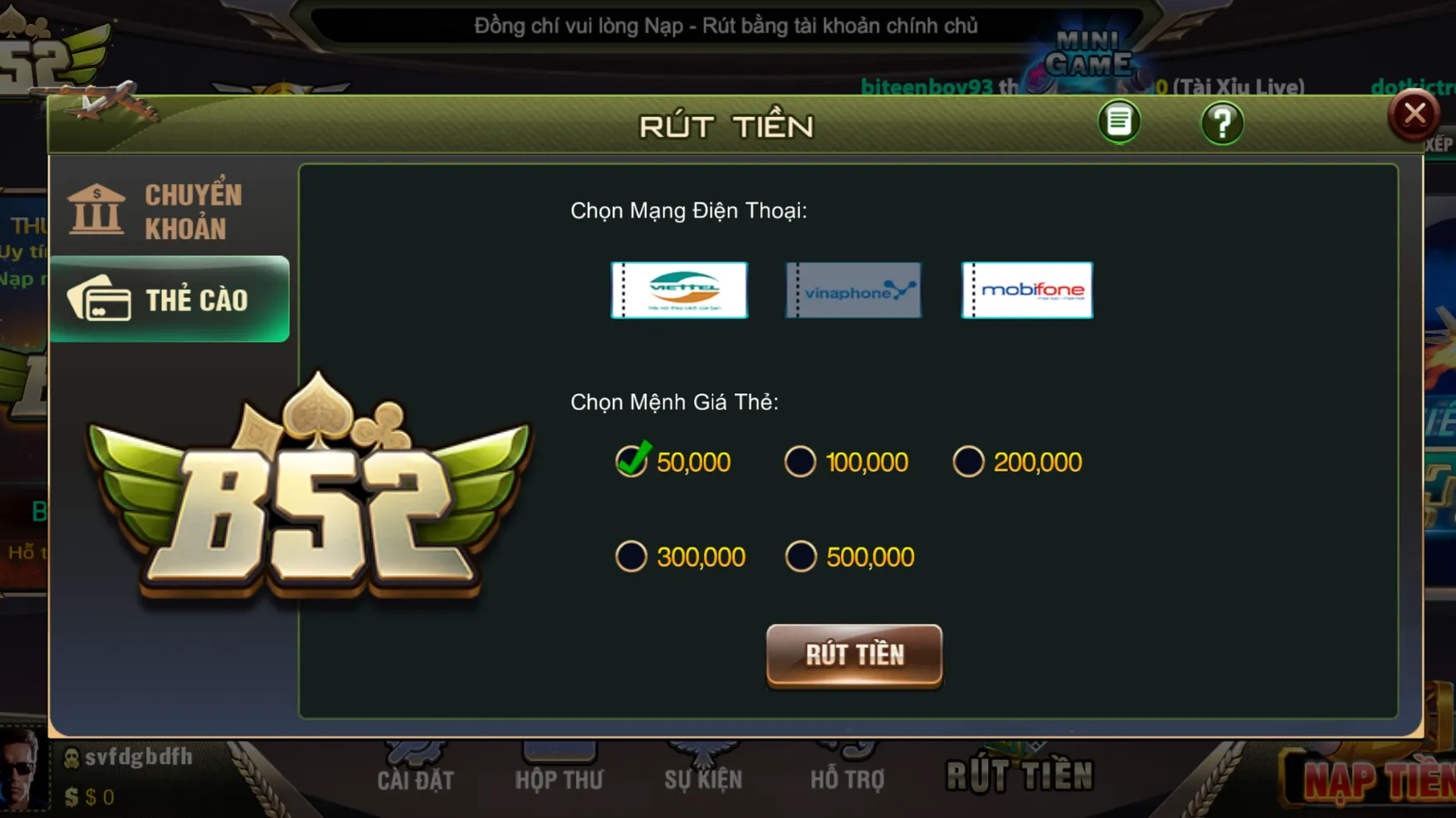Select the Chuyển Khoản bank transfer option
Image resolution: width=1456 pixels, height=818 pixels.
tap(169, 207)
